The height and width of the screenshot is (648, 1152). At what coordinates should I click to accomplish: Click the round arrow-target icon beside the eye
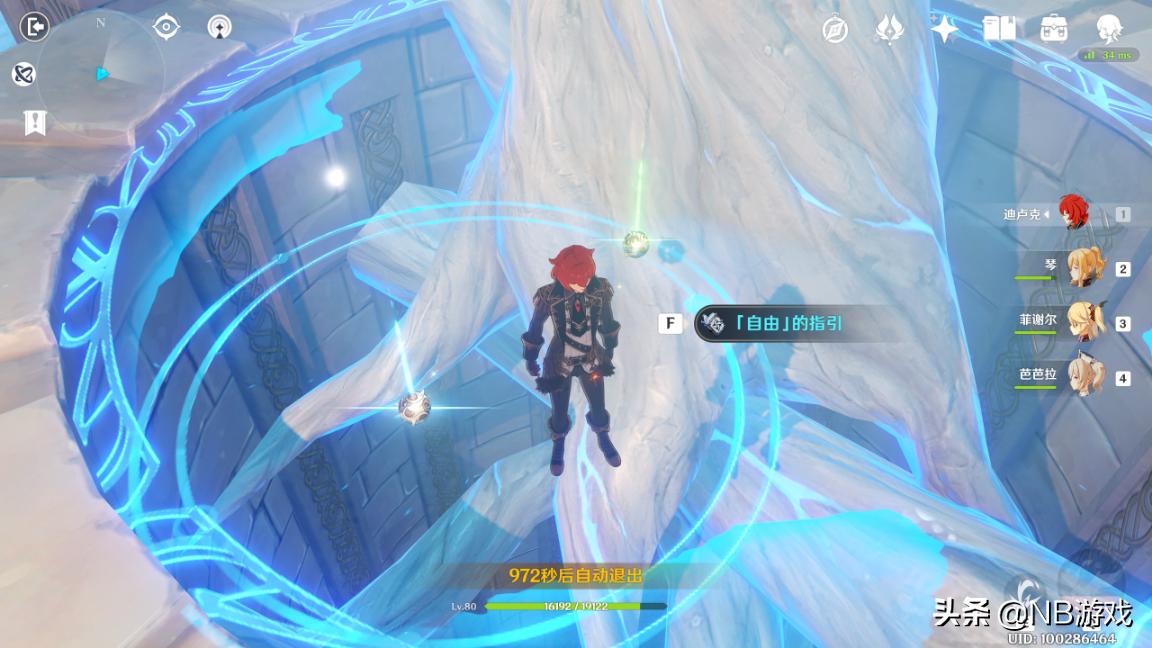[219, 27]
